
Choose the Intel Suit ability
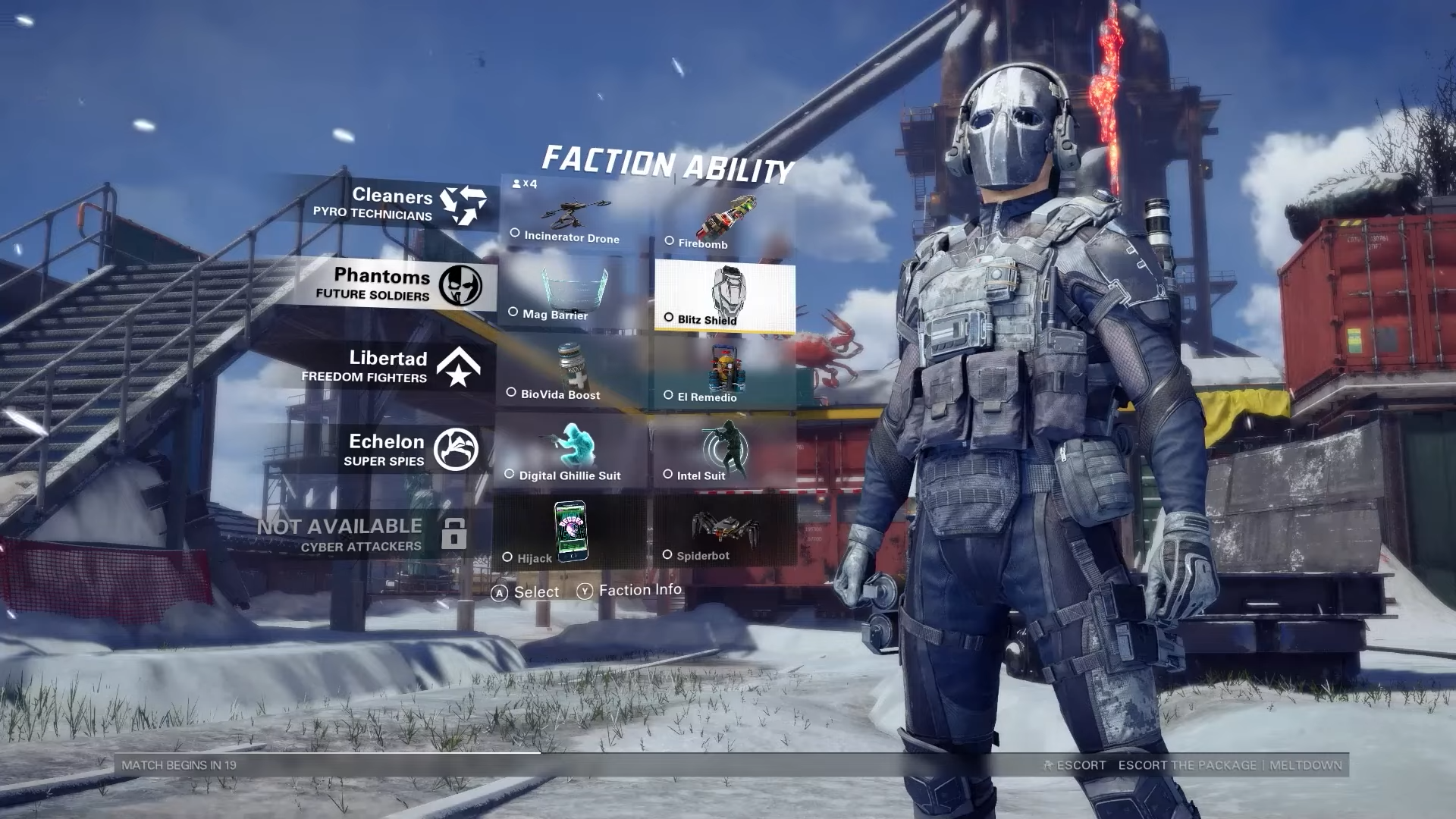coord(724,453)
